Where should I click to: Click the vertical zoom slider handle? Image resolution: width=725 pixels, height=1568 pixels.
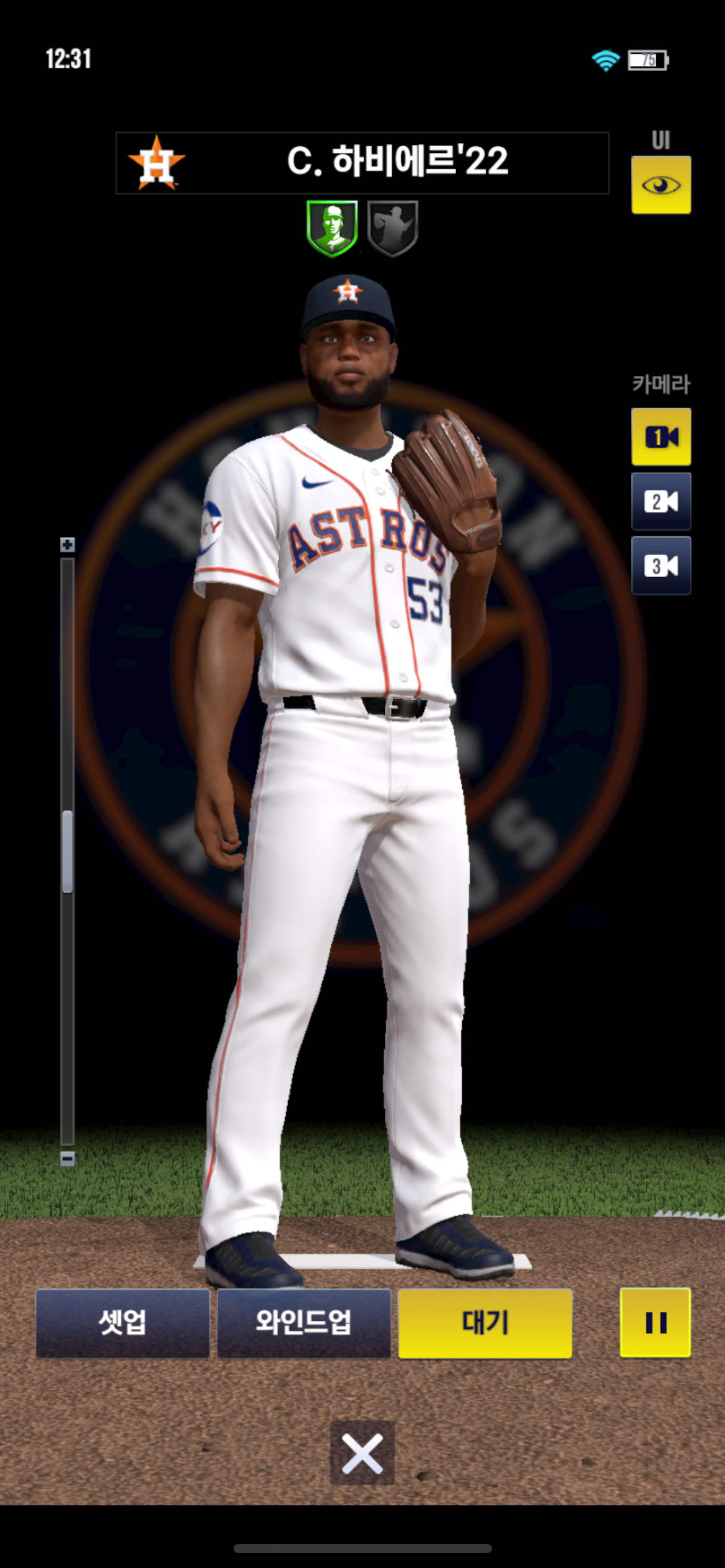point(68,852)
